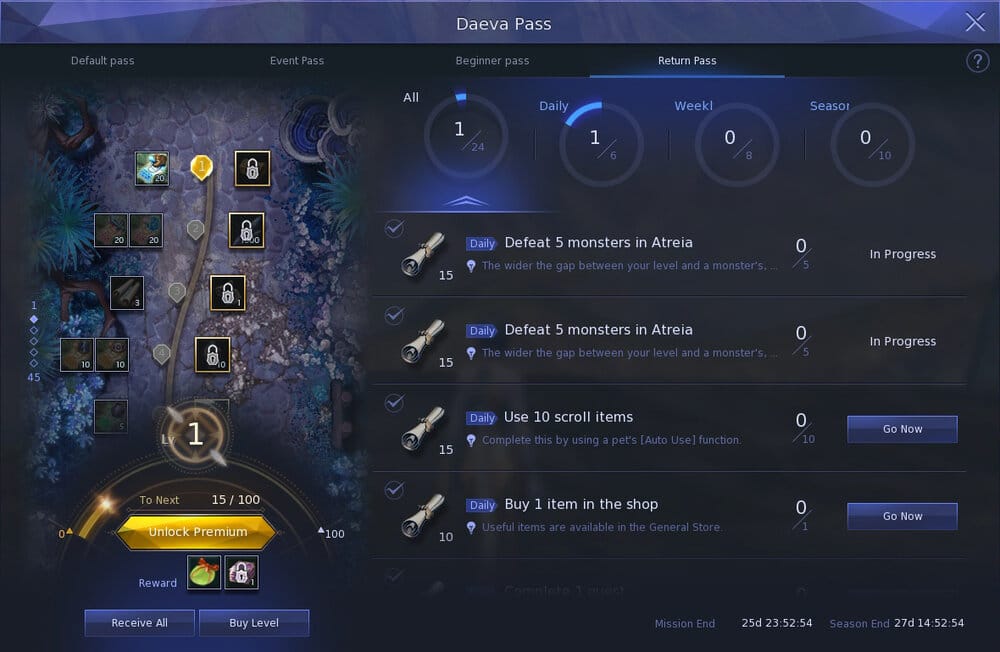Select the Return Pass tab

[687, 61]
